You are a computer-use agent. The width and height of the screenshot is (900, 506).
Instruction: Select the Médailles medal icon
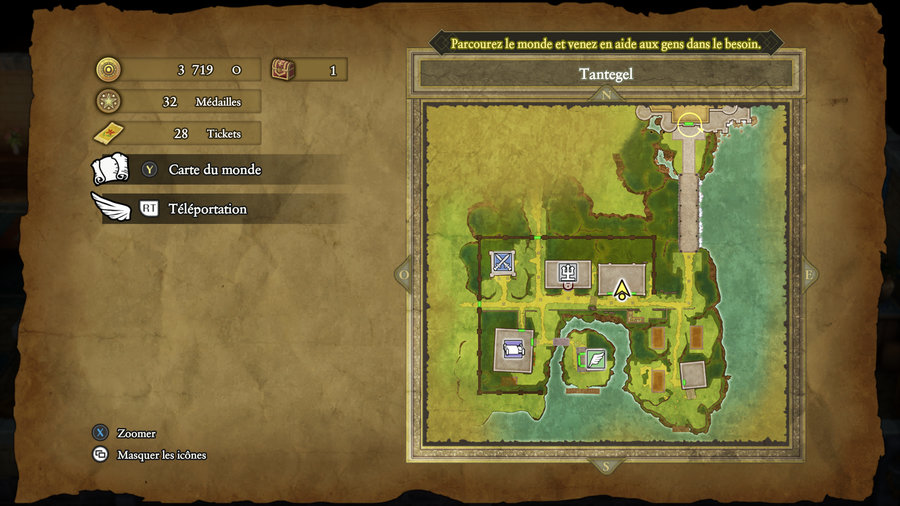pos(108,101)
